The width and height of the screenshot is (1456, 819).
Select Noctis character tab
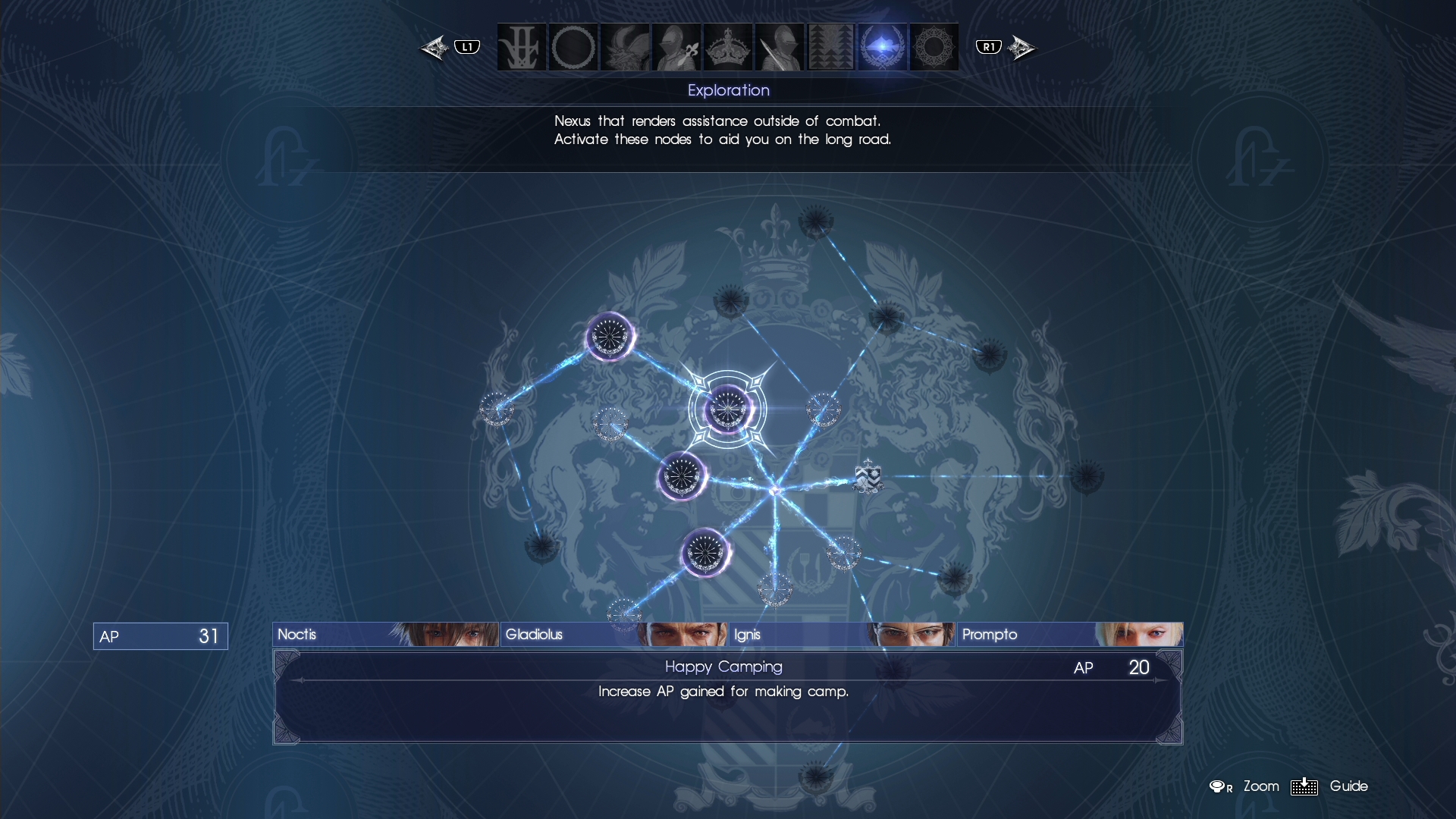[x=385, y=635]
